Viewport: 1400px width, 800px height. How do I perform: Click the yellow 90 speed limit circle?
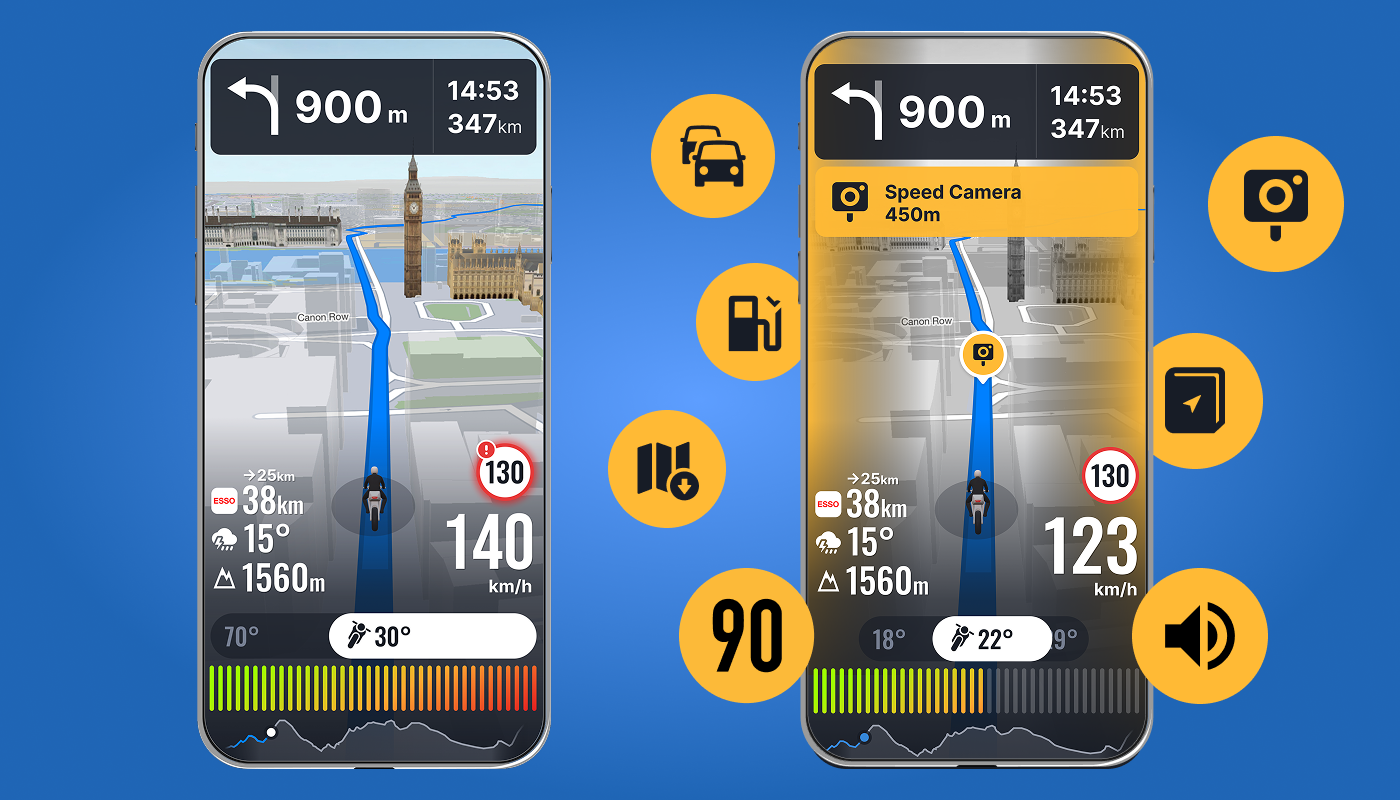pos(745,634)
